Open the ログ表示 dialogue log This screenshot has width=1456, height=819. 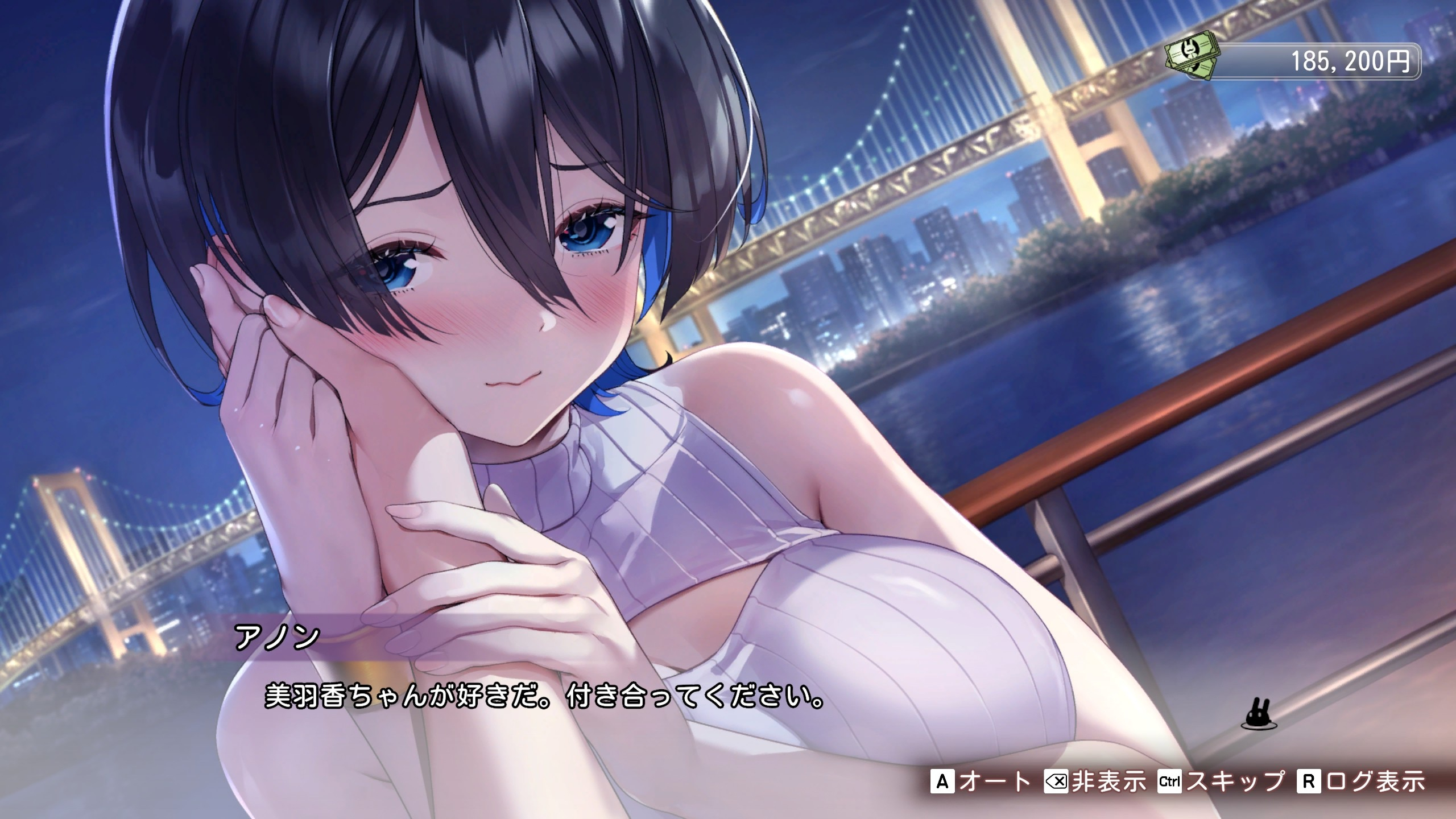tap(1361, 782)
